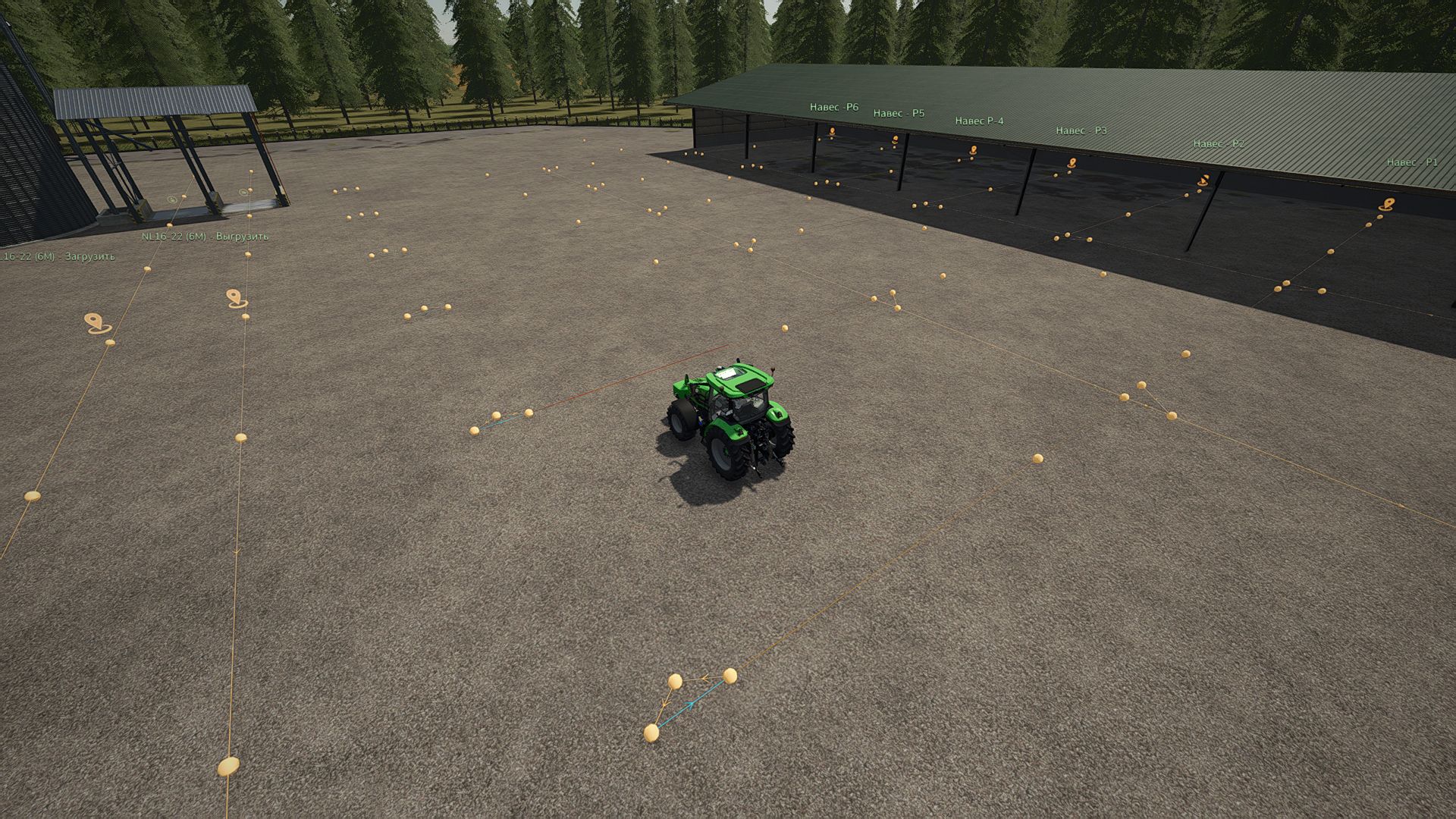
Task: Select the Выгрузить (unload) route marker pin
Action: point(236,297)
